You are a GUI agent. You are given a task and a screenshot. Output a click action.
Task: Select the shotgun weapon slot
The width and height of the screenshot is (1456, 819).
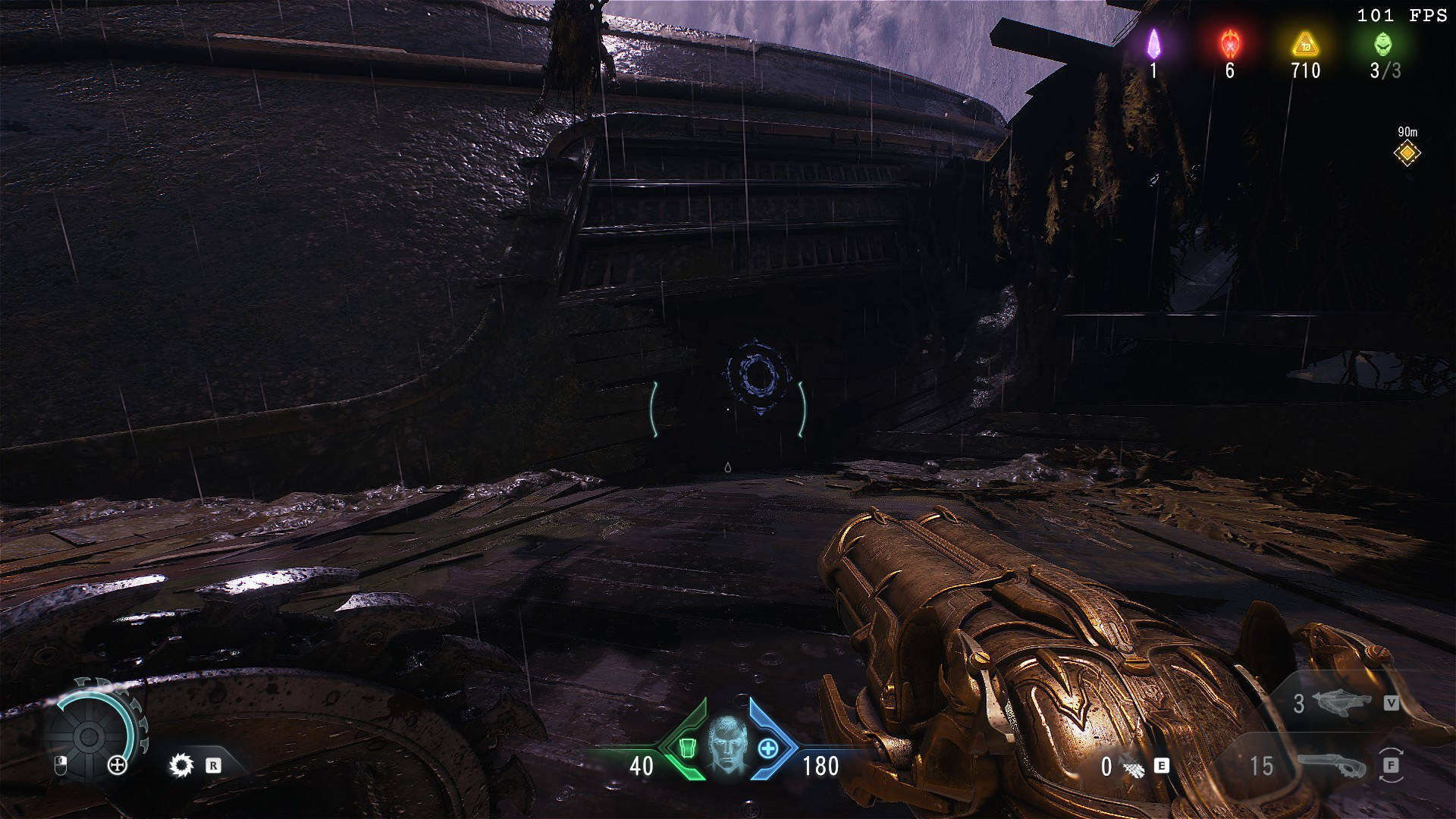pos(1330,766)
